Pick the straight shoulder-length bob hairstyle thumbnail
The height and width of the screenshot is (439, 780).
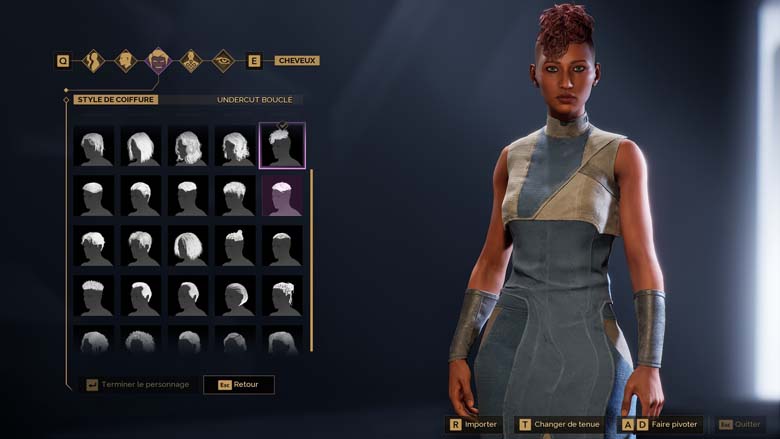(x=141, y=147)
